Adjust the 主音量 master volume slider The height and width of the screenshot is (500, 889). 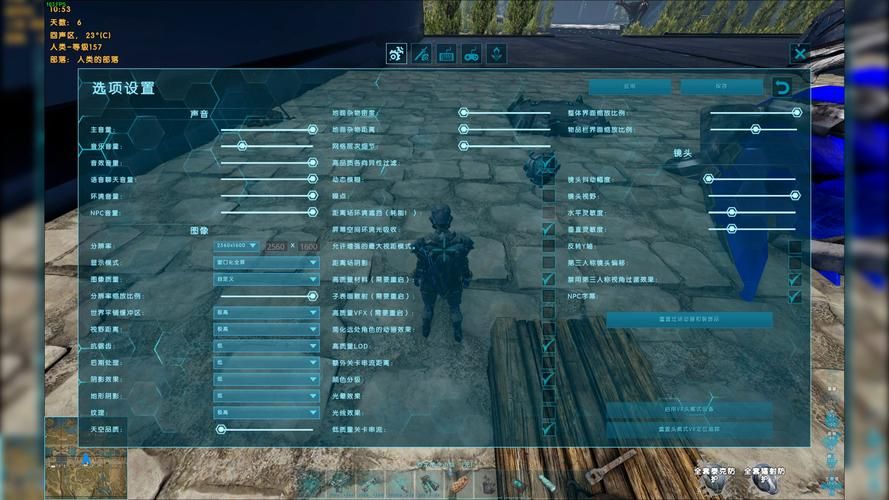pos(268,129)
